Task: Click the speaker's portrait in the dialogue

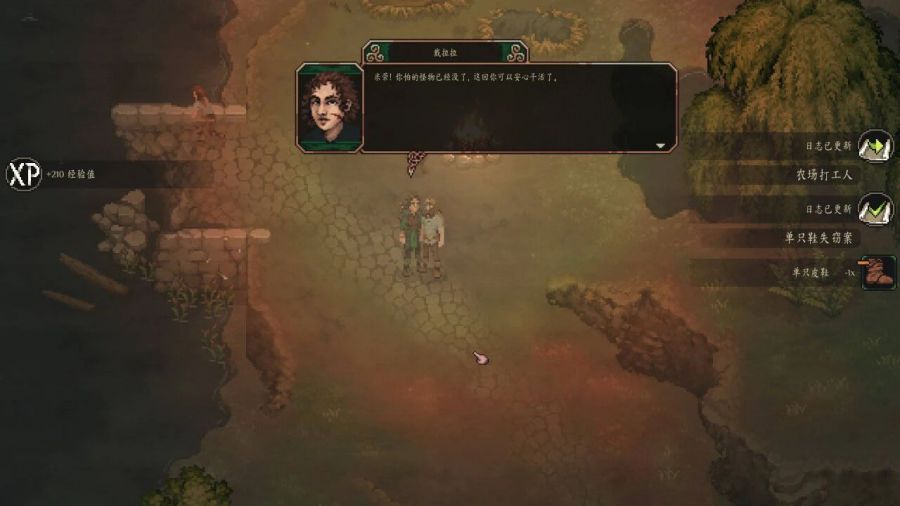Action: pyautogui.click(x=328, y=107)
